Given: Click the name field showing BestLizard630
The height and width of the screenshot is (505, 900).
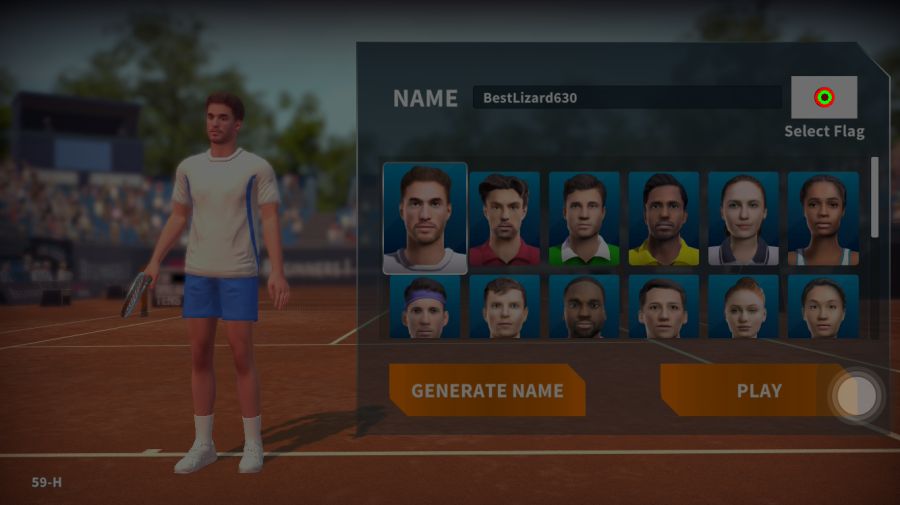Looking at the screenshot, I should click(x=627, y=98).
